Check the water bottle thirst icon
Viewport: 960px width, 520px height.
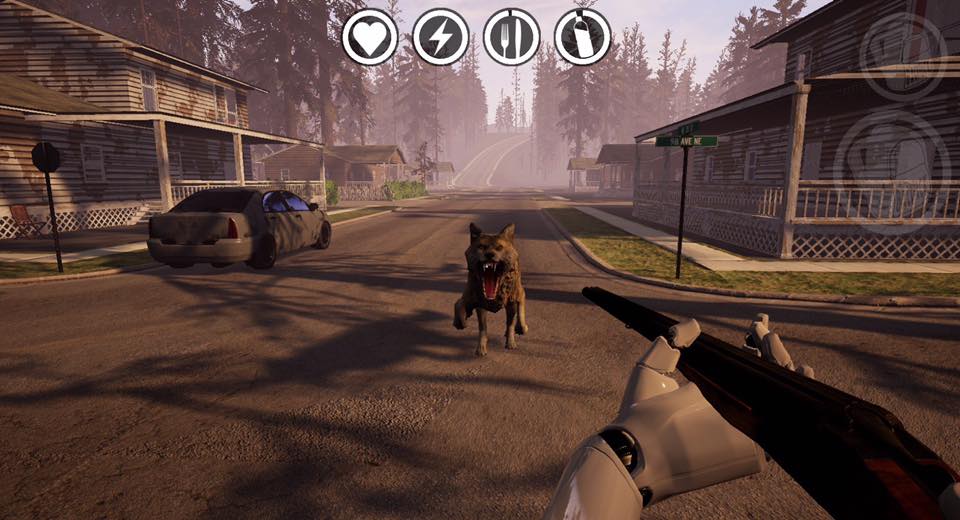pyautogui.click(x=583, y=37)
